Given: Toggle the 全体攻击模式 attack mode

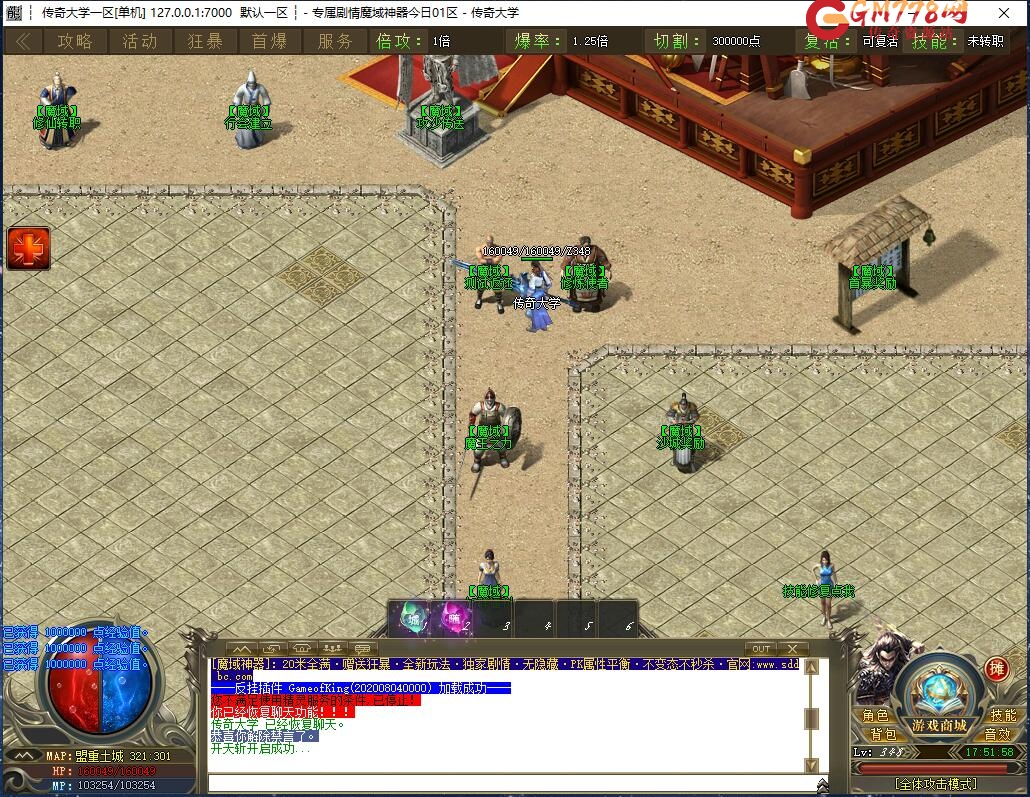Looking at the screenshot, I should pyautogui.click(x=936, y=783).
